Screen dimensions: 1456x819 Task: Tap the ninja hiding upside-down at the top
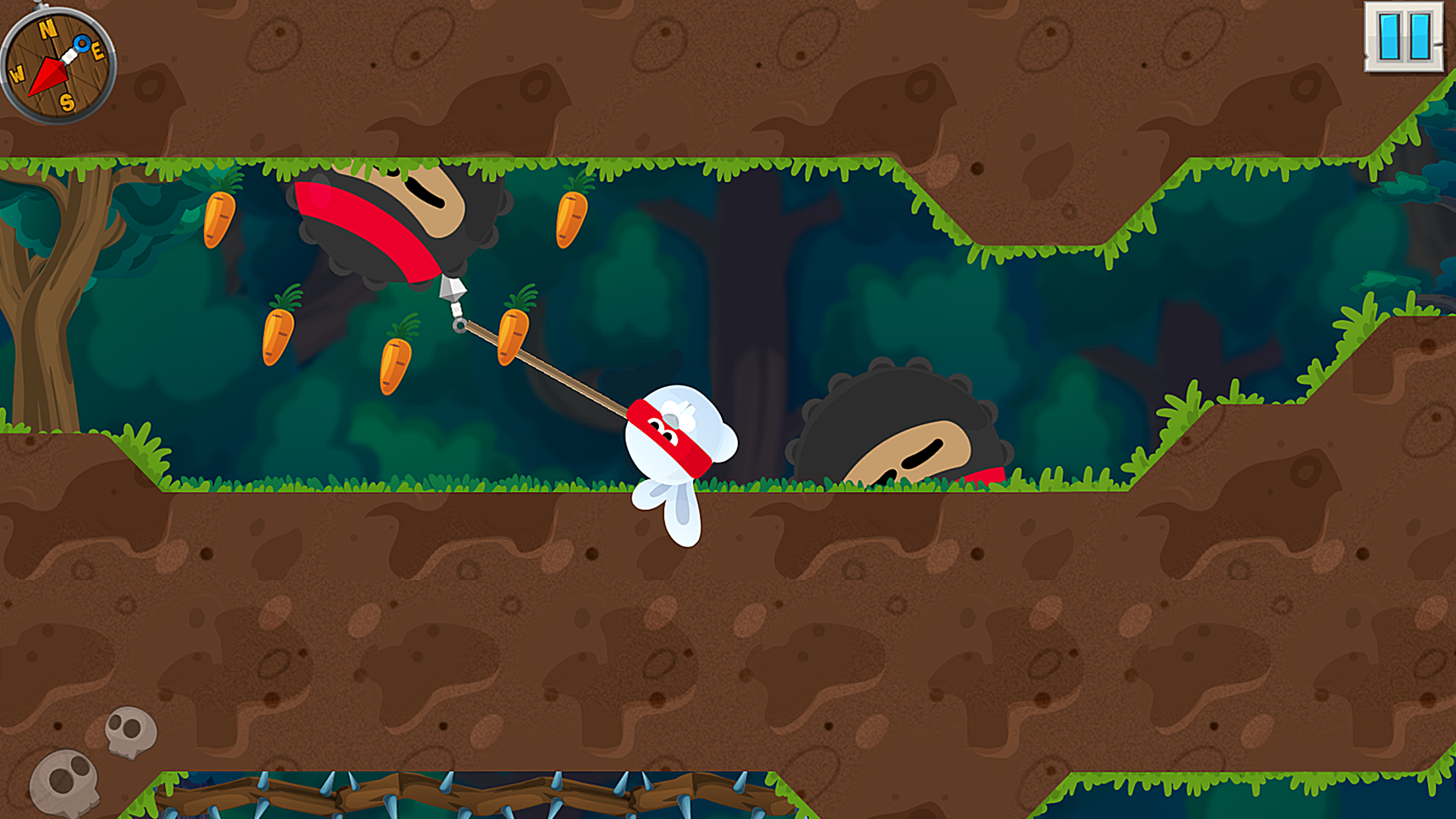coord(389,218)
